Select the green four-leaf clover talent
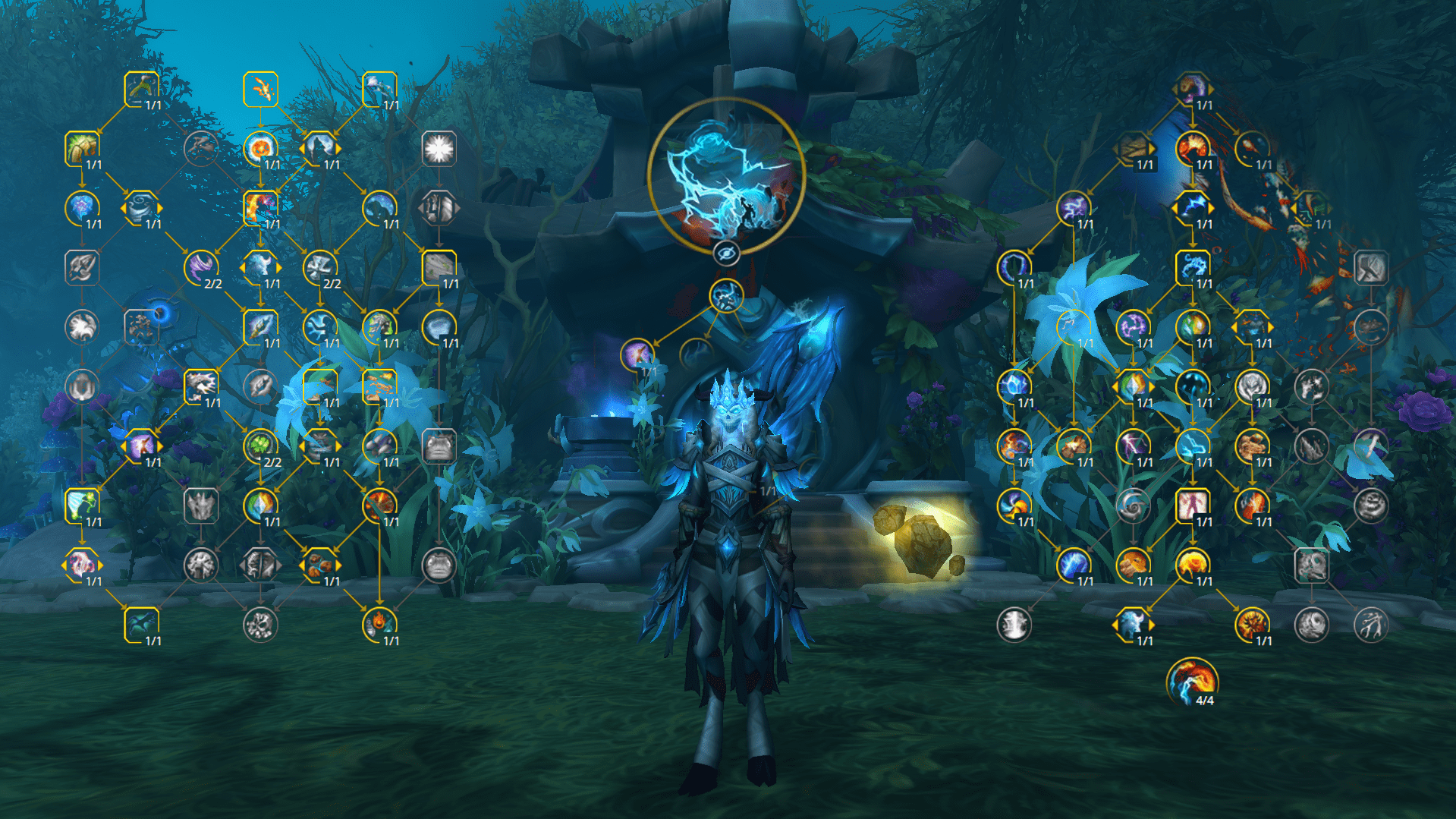The image size is (1456, 819). pos(260,446)
